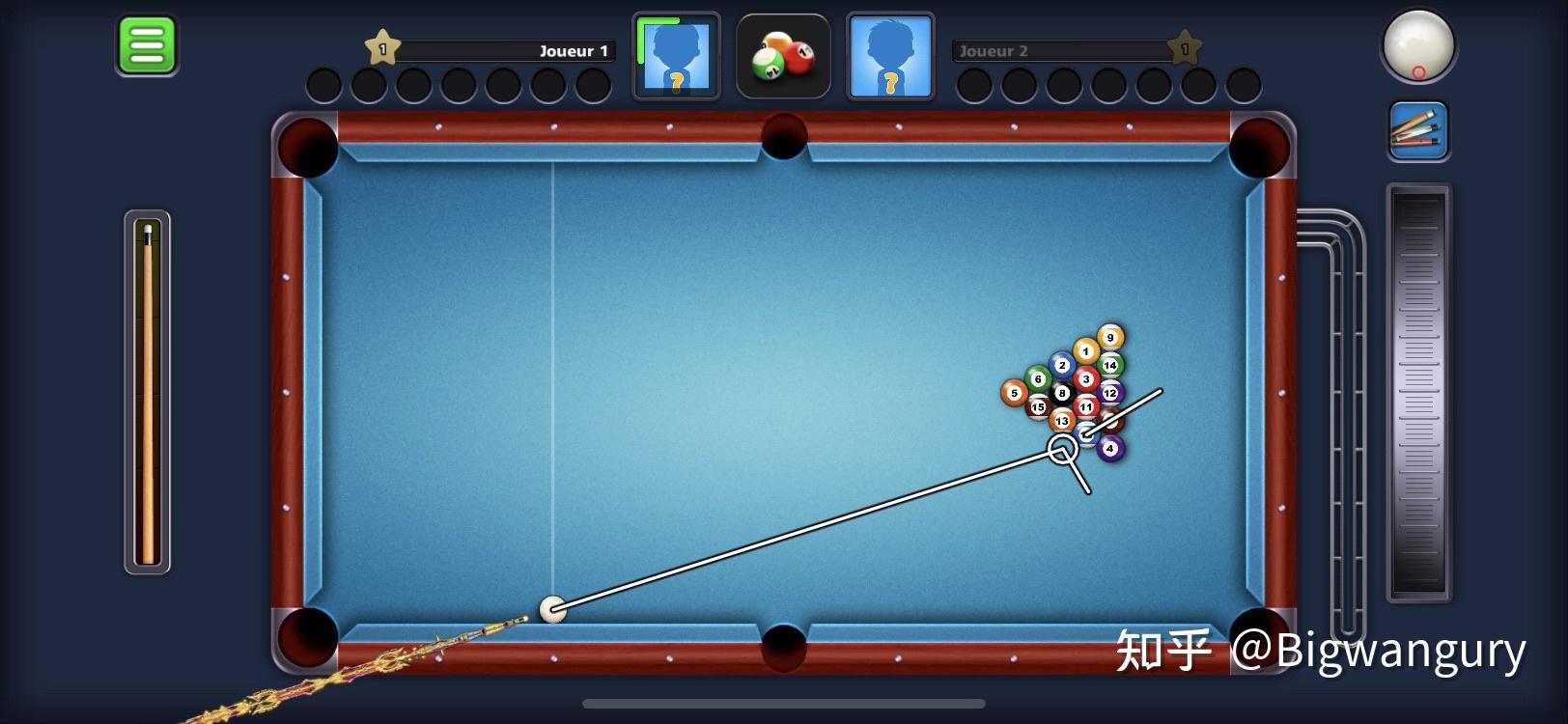Open the spin control cue ball
This screenshot has width=1568, height=724.
pyautogui.click(x=1418, y=45)
